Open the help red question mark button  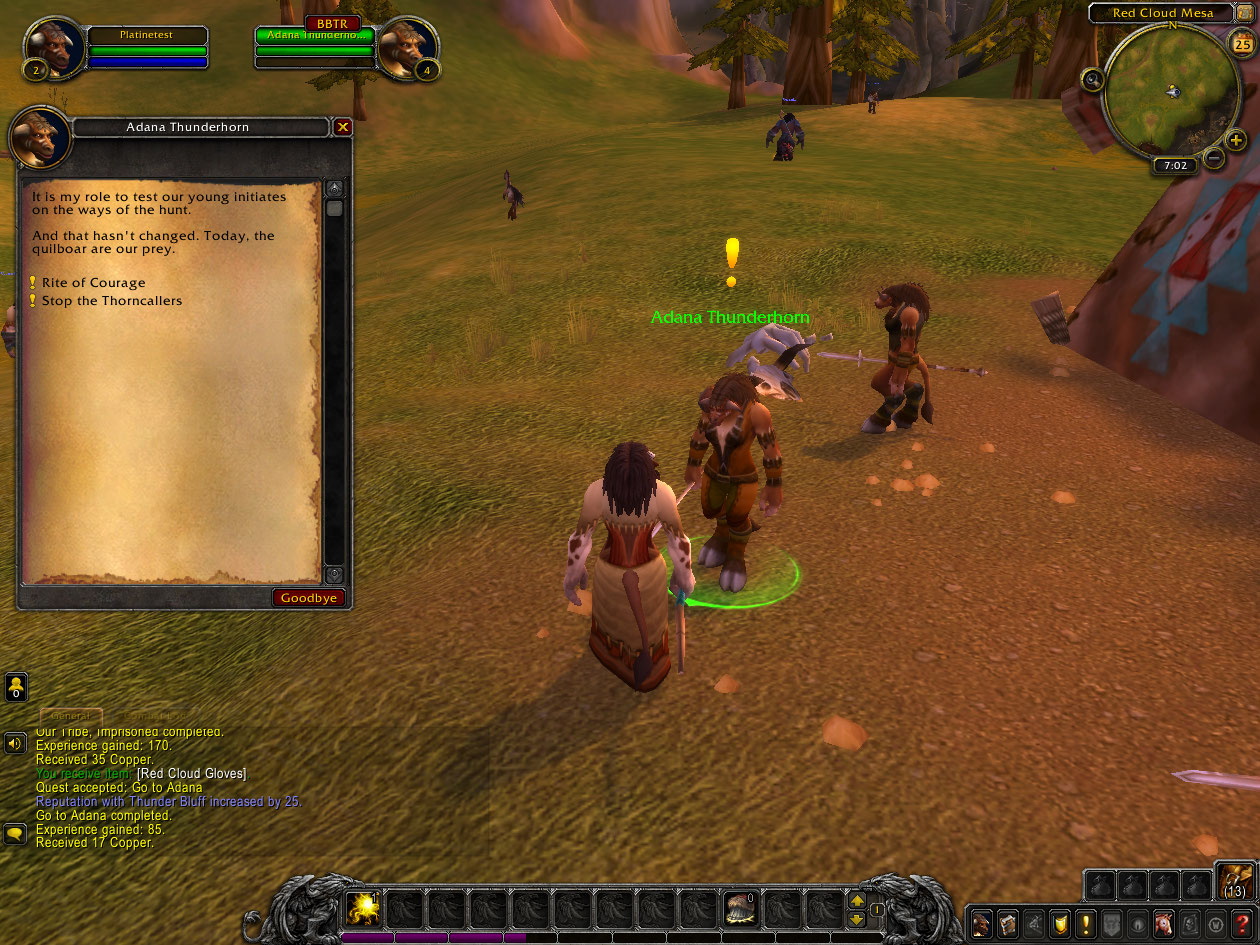1241,923
